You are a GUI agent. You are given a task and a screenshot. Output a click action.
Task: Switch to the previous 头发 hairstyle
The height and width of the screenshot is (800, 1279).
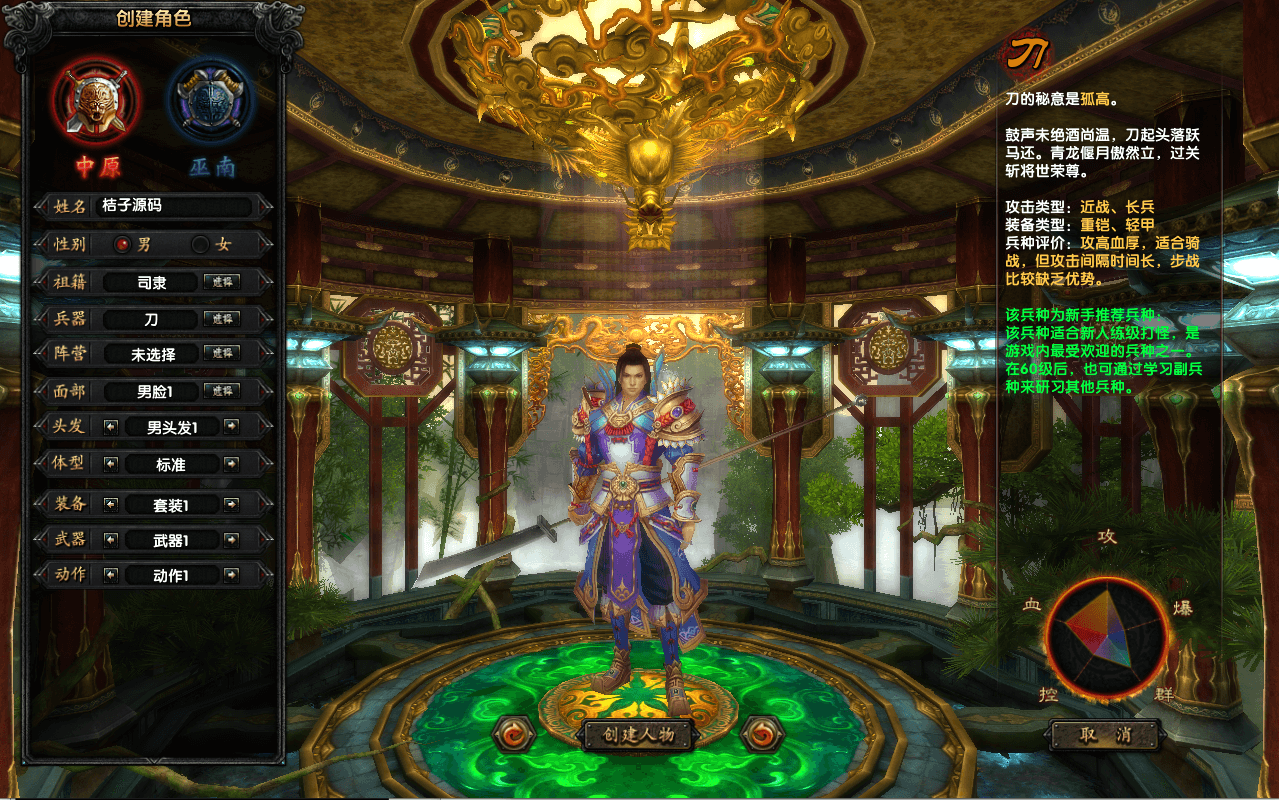click(x=110, y=427)
